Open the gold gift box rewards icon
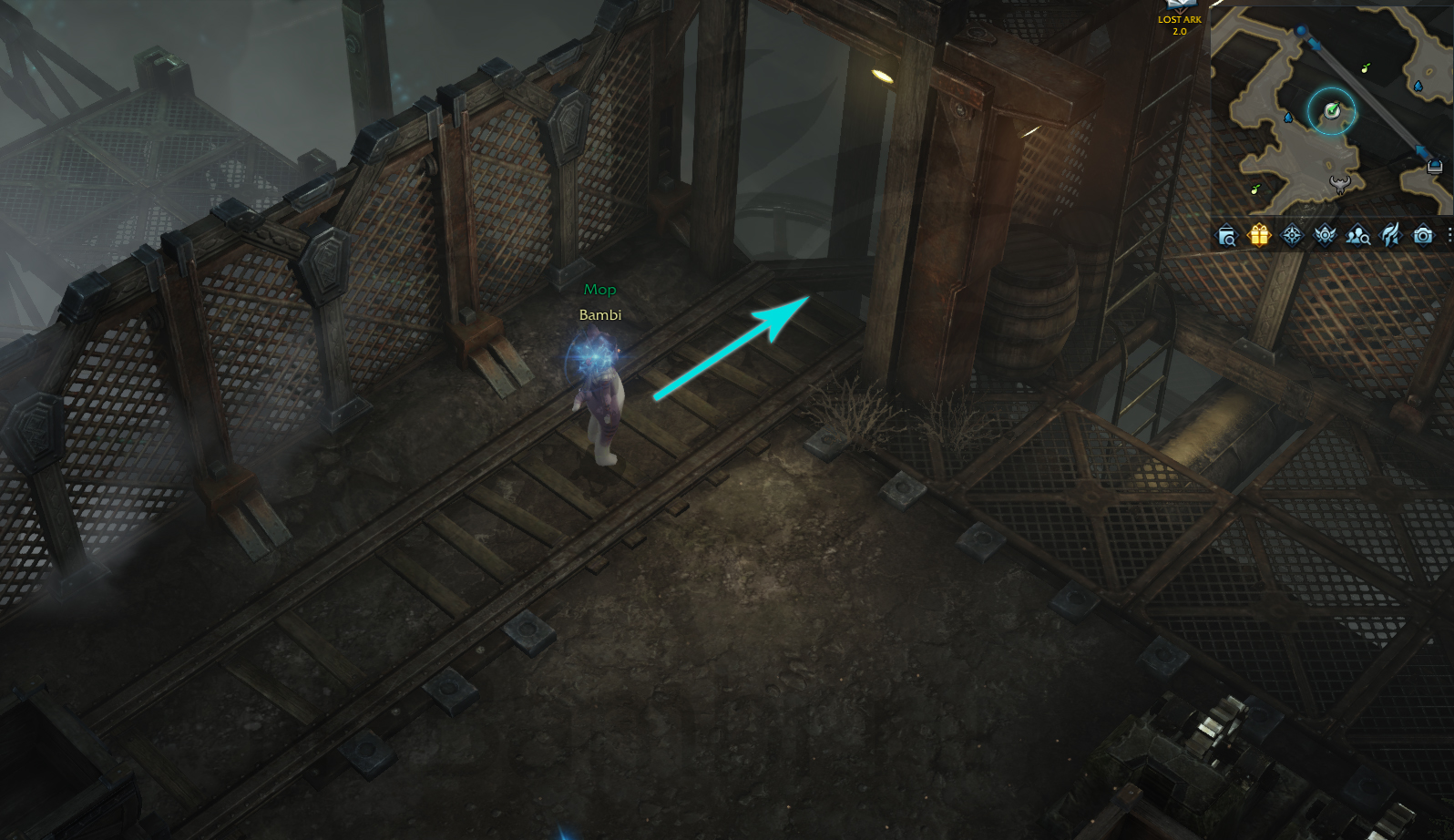This screenshot has height=840, width=1454. click(1259, 236)
